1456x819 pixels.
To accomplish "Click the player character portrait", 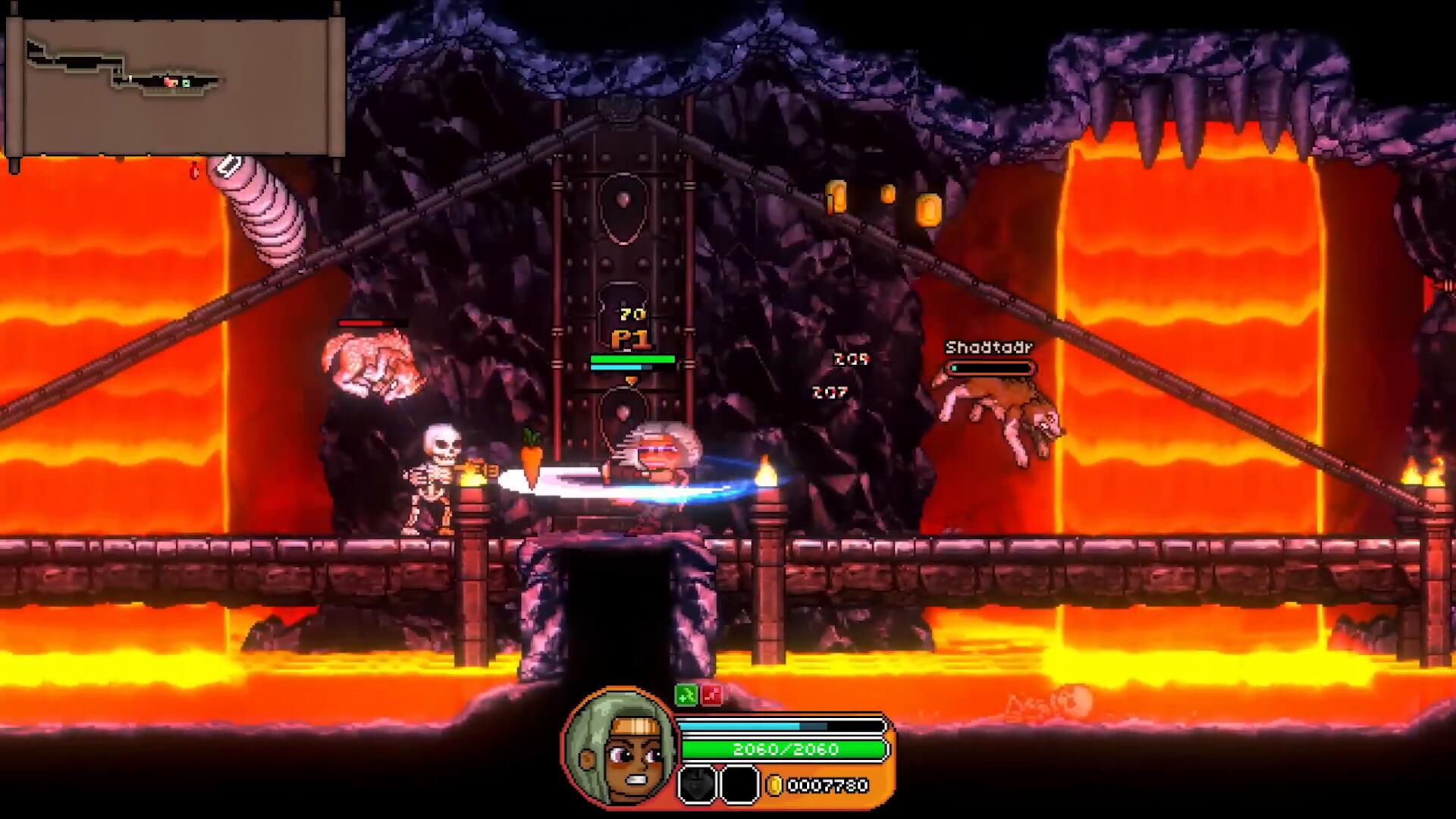I will (620, 748).
